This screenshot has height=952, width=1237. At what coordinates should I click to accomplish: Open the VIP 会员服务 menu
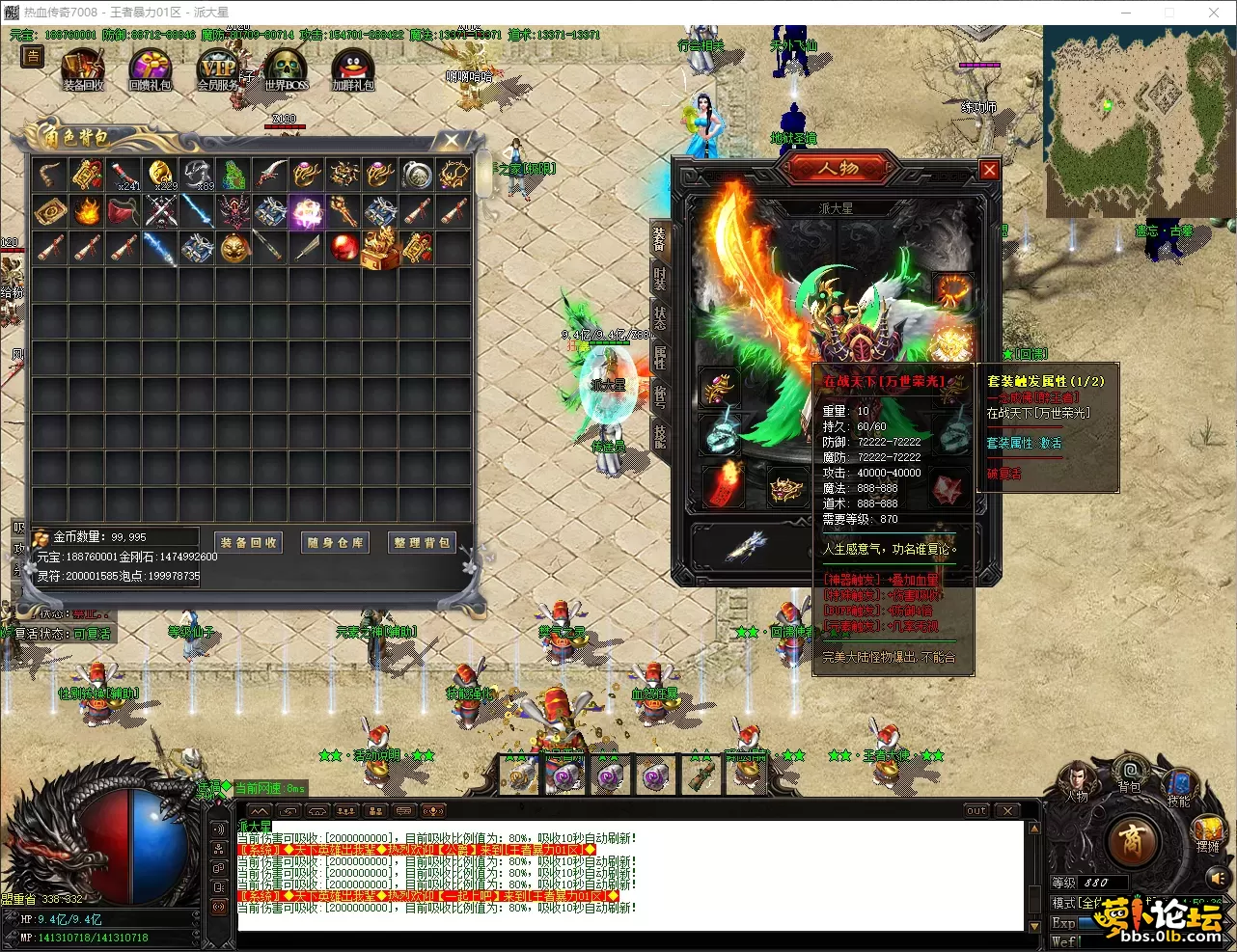pos(218,69)
